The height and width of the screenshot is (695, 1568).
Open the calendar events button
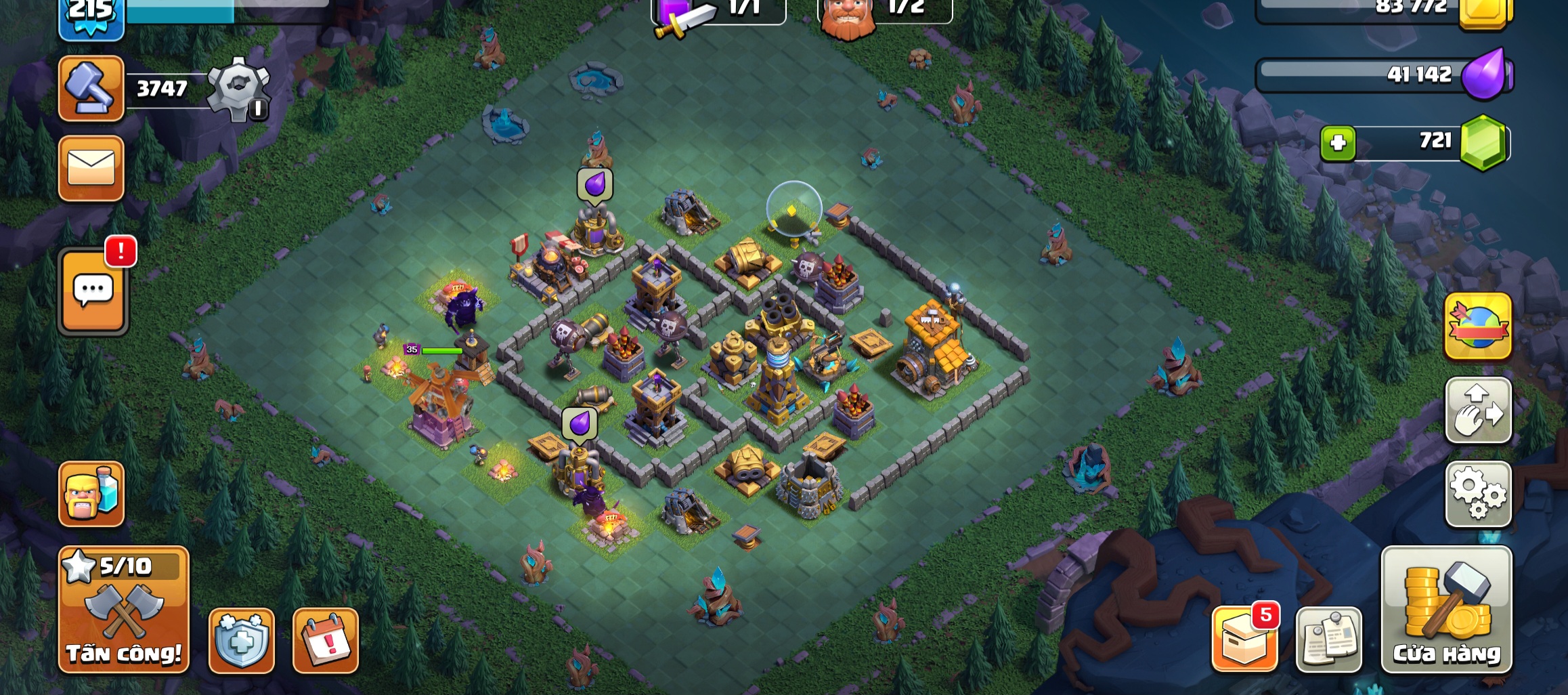click(326, 641)
